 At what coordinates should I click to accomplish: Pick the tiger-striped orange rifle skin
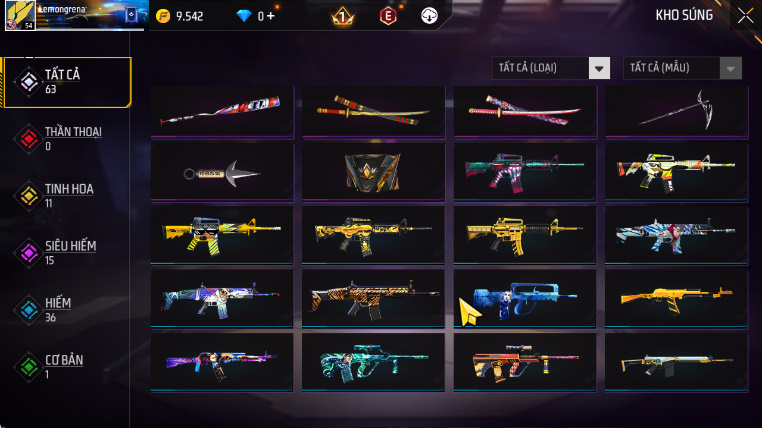374,298
